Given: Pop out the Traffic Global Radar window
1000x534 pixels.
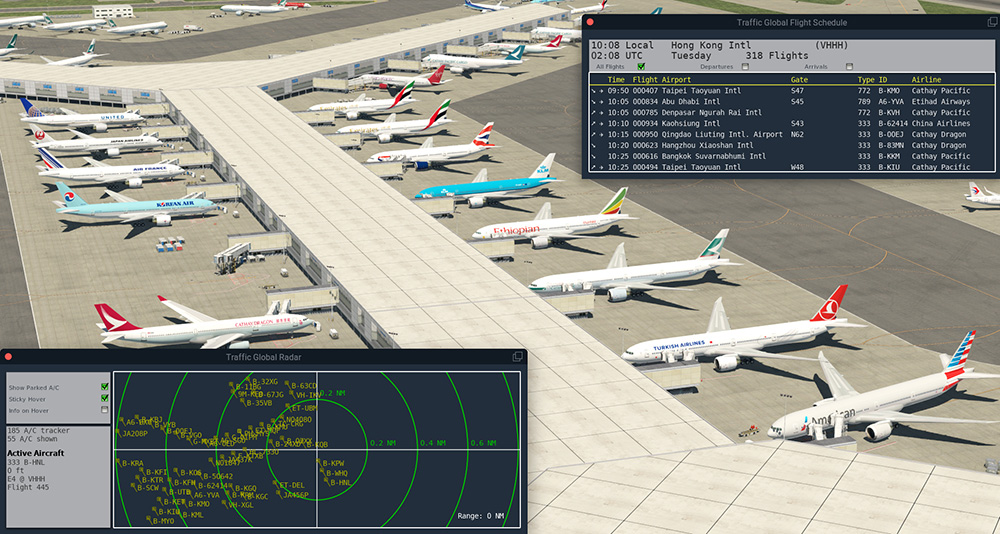Looking at the screenshot, I should pos(517,357).
